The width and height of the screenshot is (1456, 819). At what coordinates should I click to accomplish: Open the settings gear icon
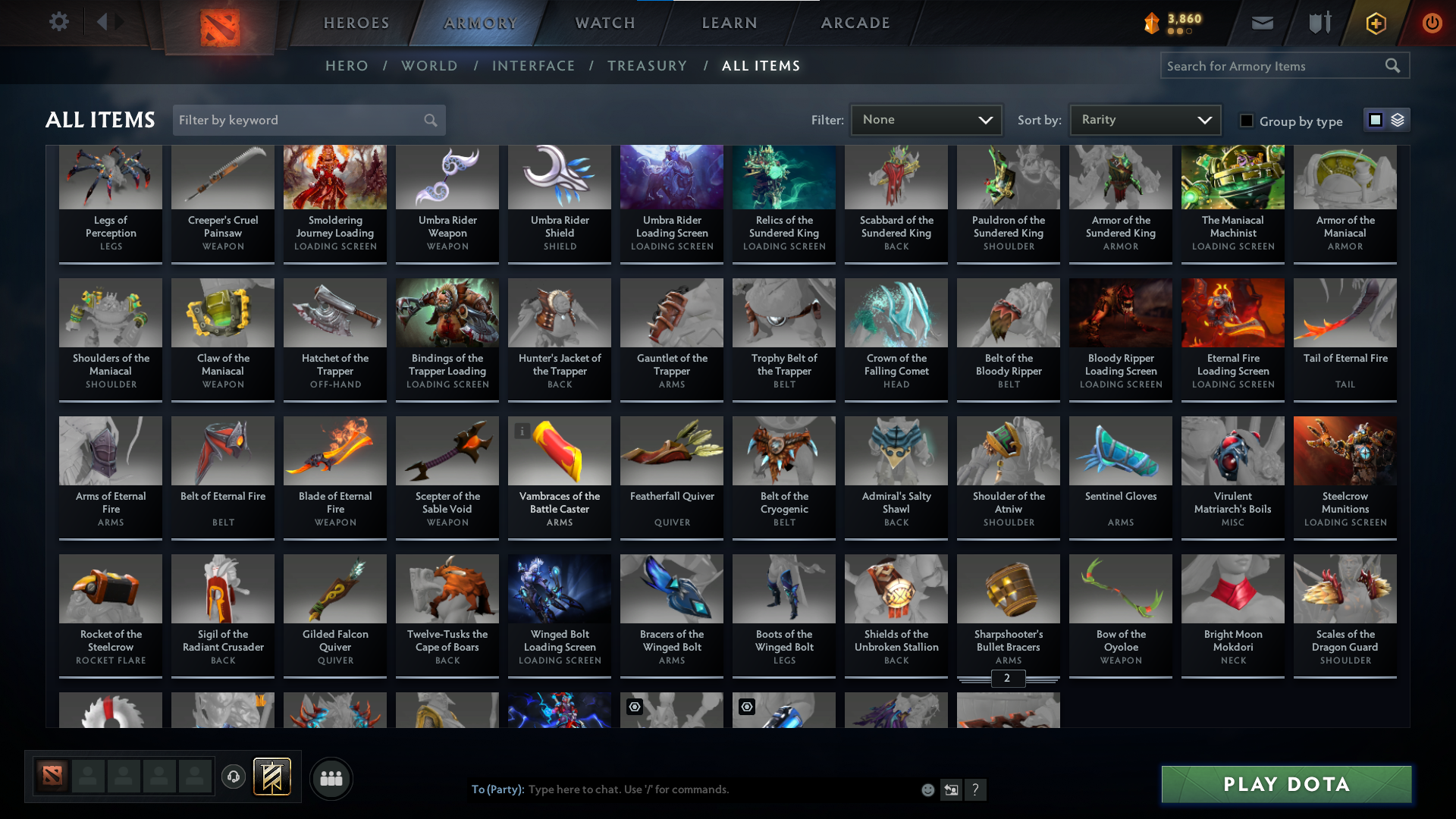click(59, 22)
